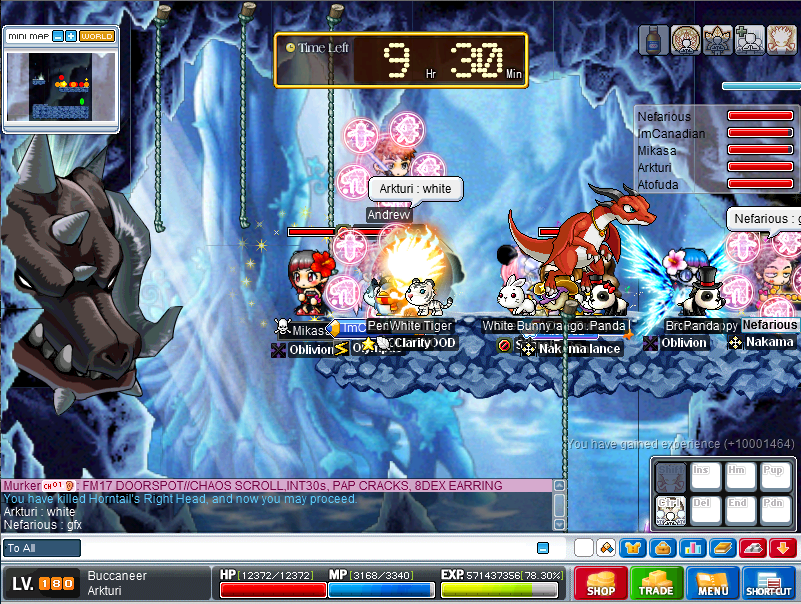
Task: Select the To All chat target
Action: pos(42,548)
